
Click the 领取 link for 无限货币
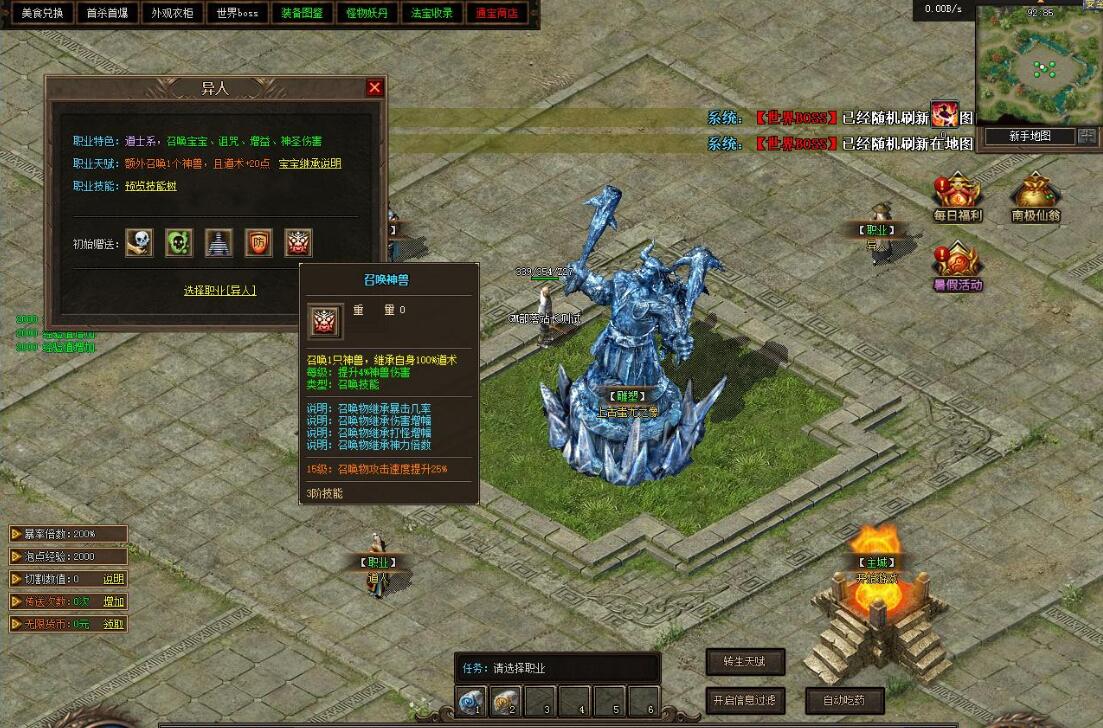point(114,624)
